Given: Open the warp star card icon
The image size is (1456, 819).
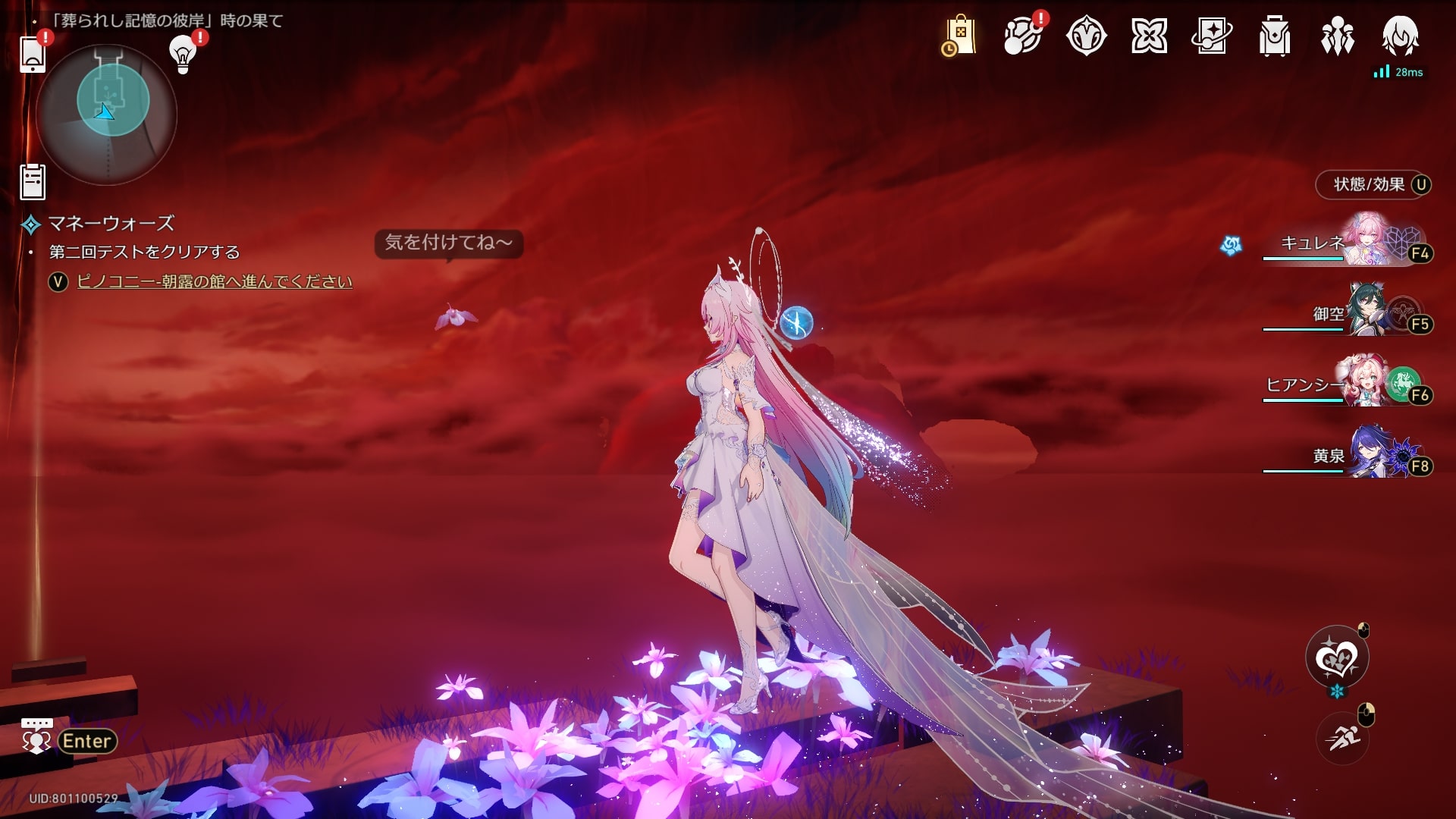Looking at the screenshot, I should click(1212, 36).
